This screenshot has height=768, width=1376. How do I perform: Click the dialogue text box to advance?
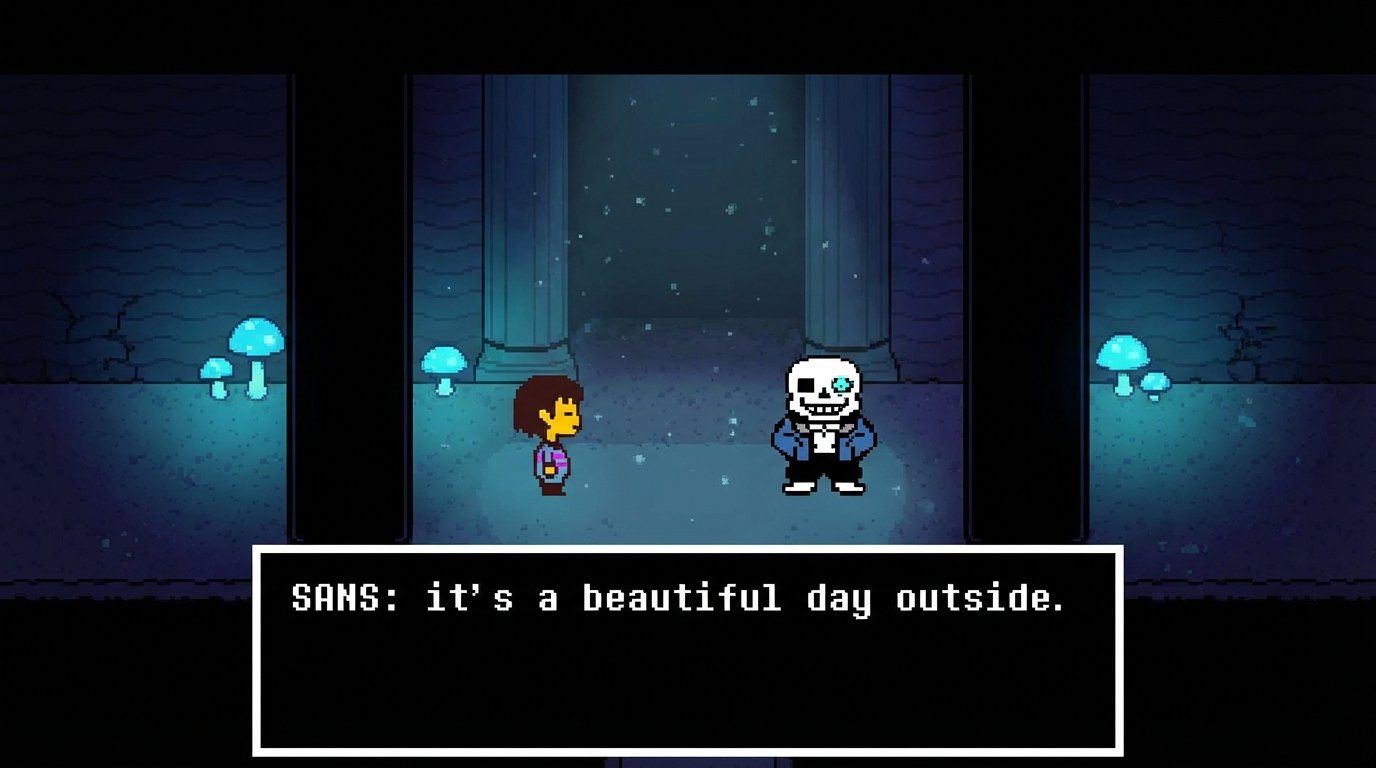point(688,660)
